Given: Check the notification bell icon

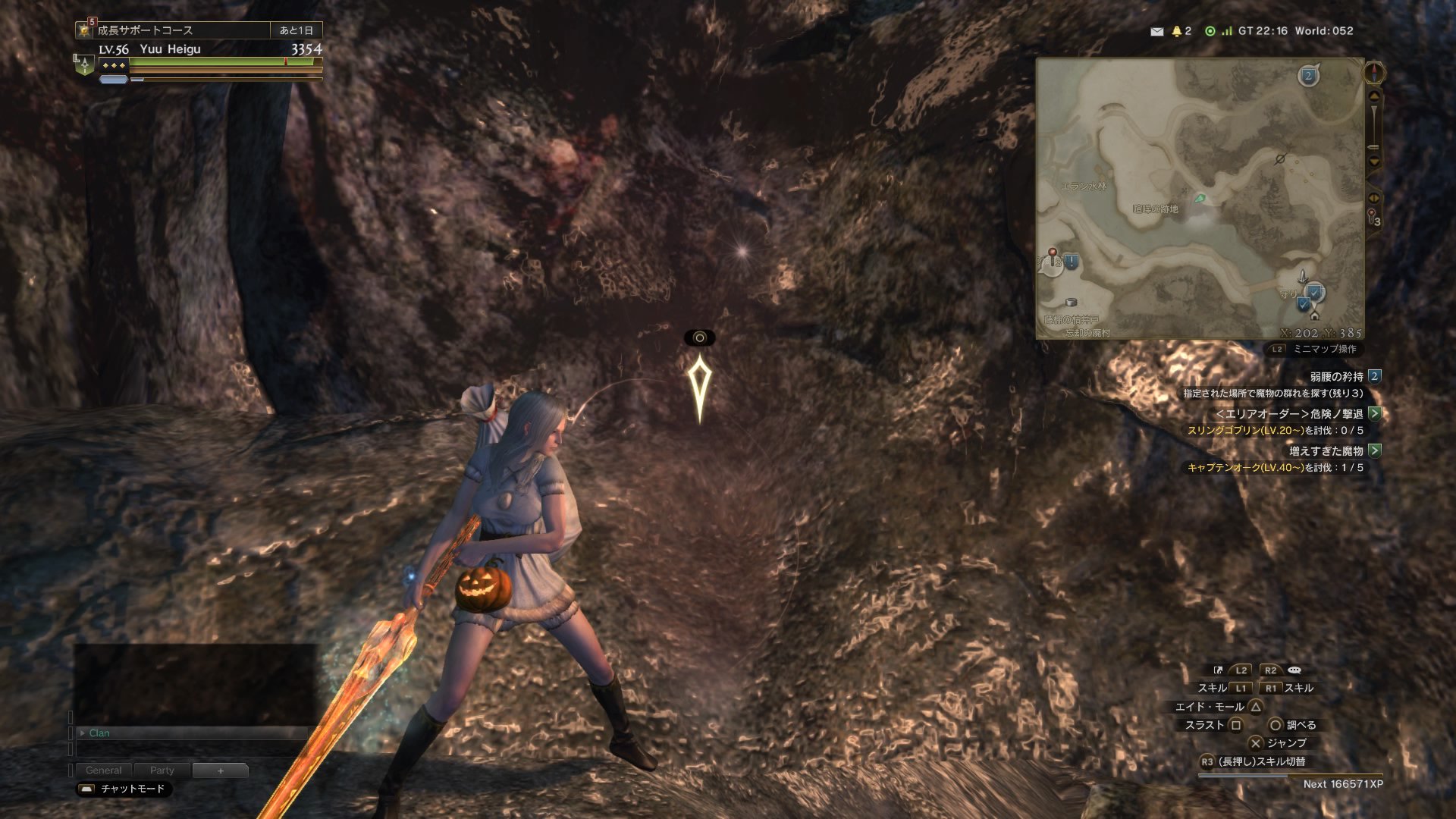Looking at the screenshot, I should 1177,31.
